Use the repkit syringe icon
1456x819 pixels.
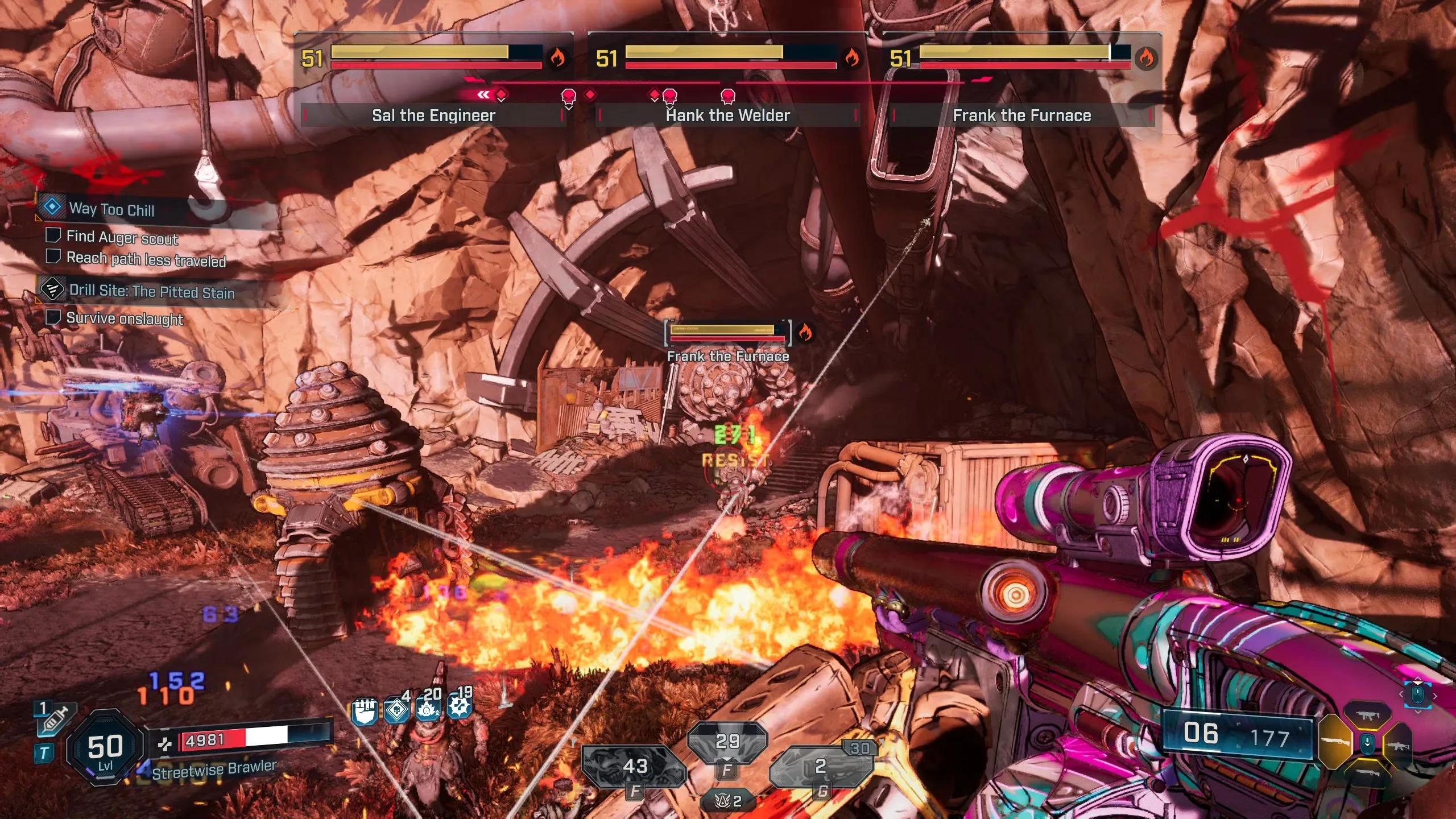pos(55,721)
